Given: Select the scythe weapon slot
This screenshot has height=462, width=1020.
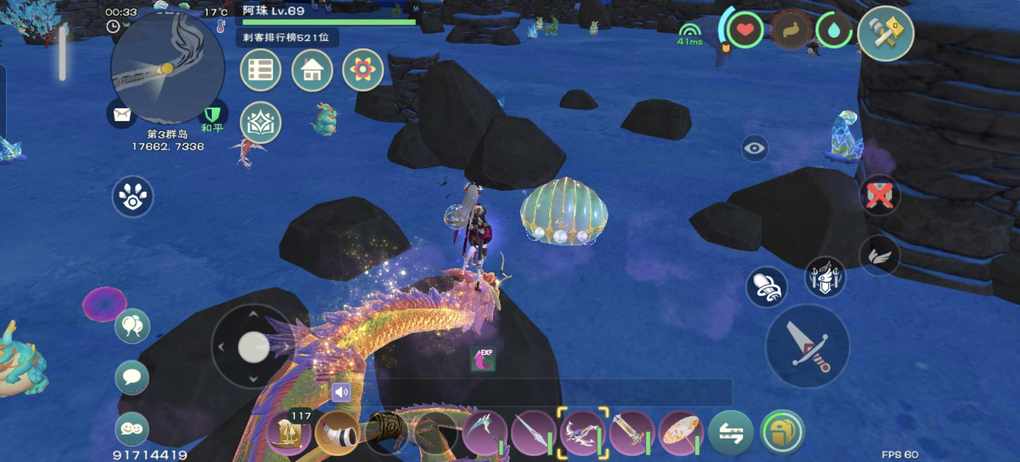Looking at the screenshot, I should coord(484,433).
